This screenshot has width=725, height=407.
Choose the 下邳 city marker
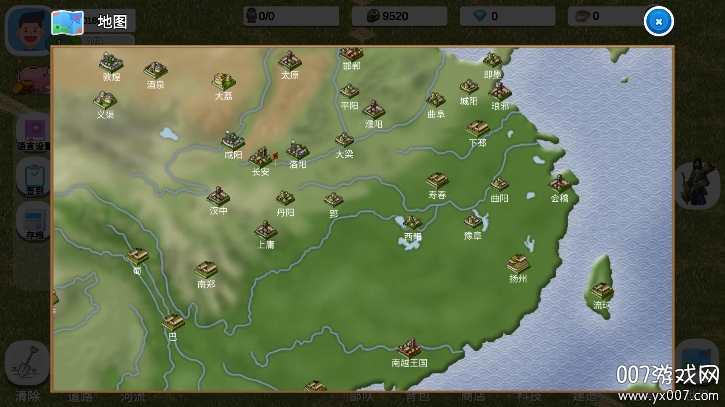click(x=477, y=129)
